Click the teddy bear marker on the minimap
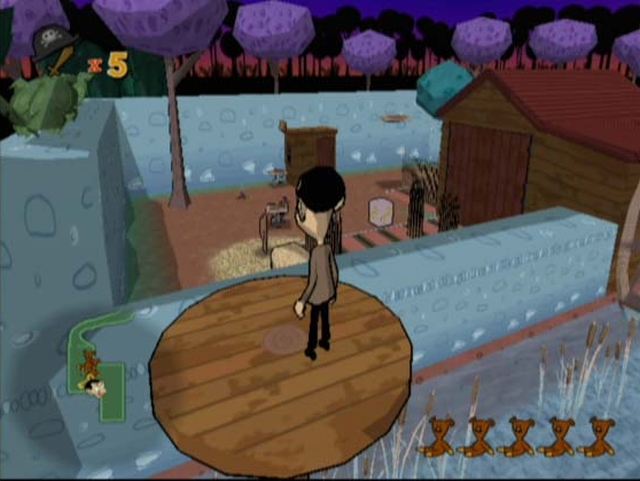Image resolution: width=640 pixels, height=481 pixels. coord(90,364)
